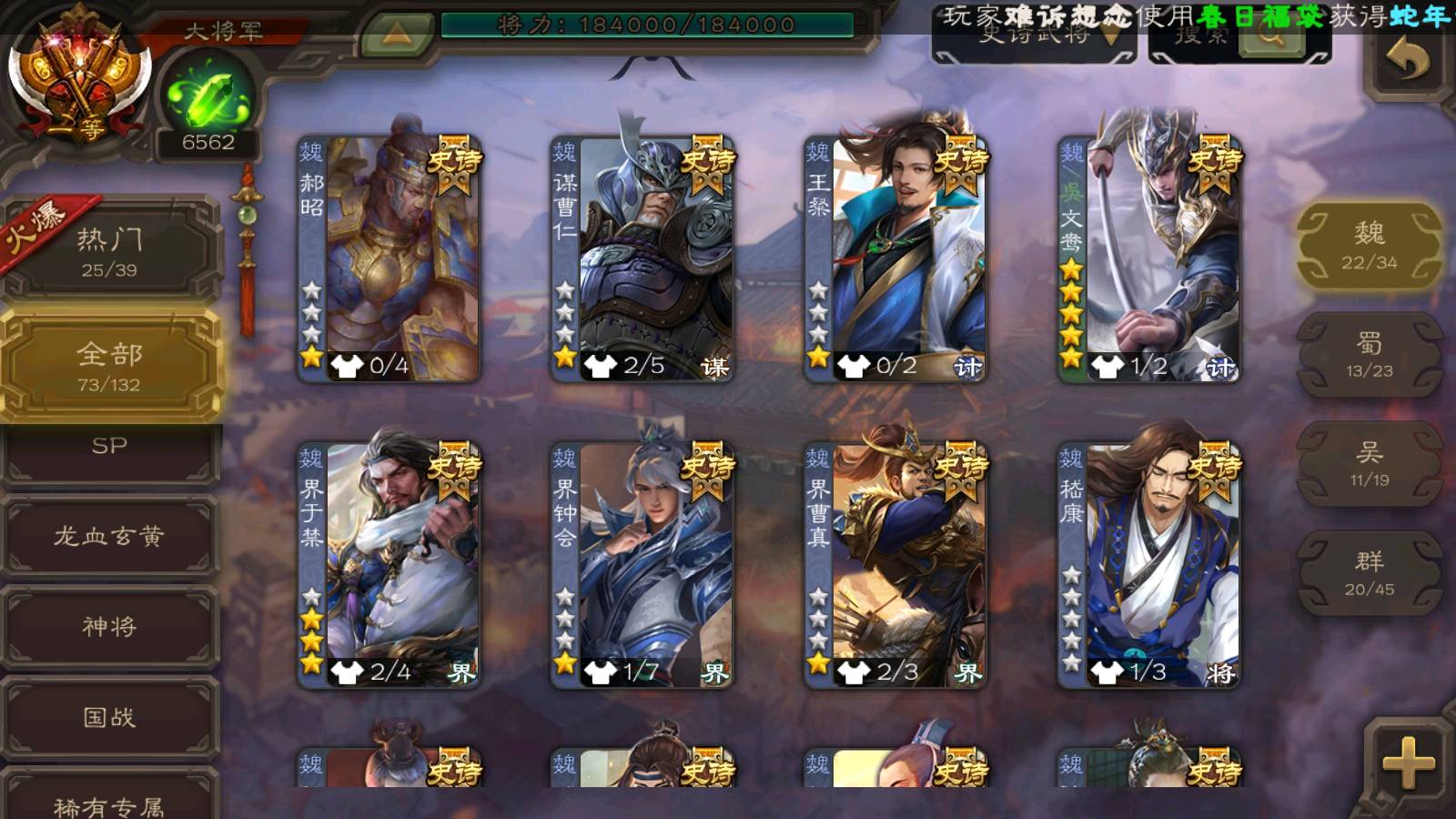Open the 龙血玄黄 category
The width and height of the screenshot is (1456, 819).
109,537
